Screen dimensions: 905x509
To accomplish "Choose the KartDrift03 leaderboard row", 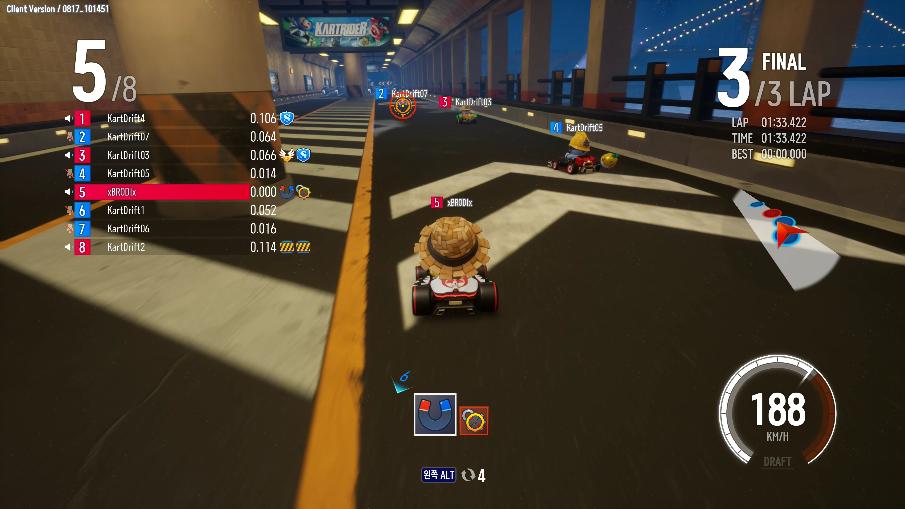I will (160, 155).
